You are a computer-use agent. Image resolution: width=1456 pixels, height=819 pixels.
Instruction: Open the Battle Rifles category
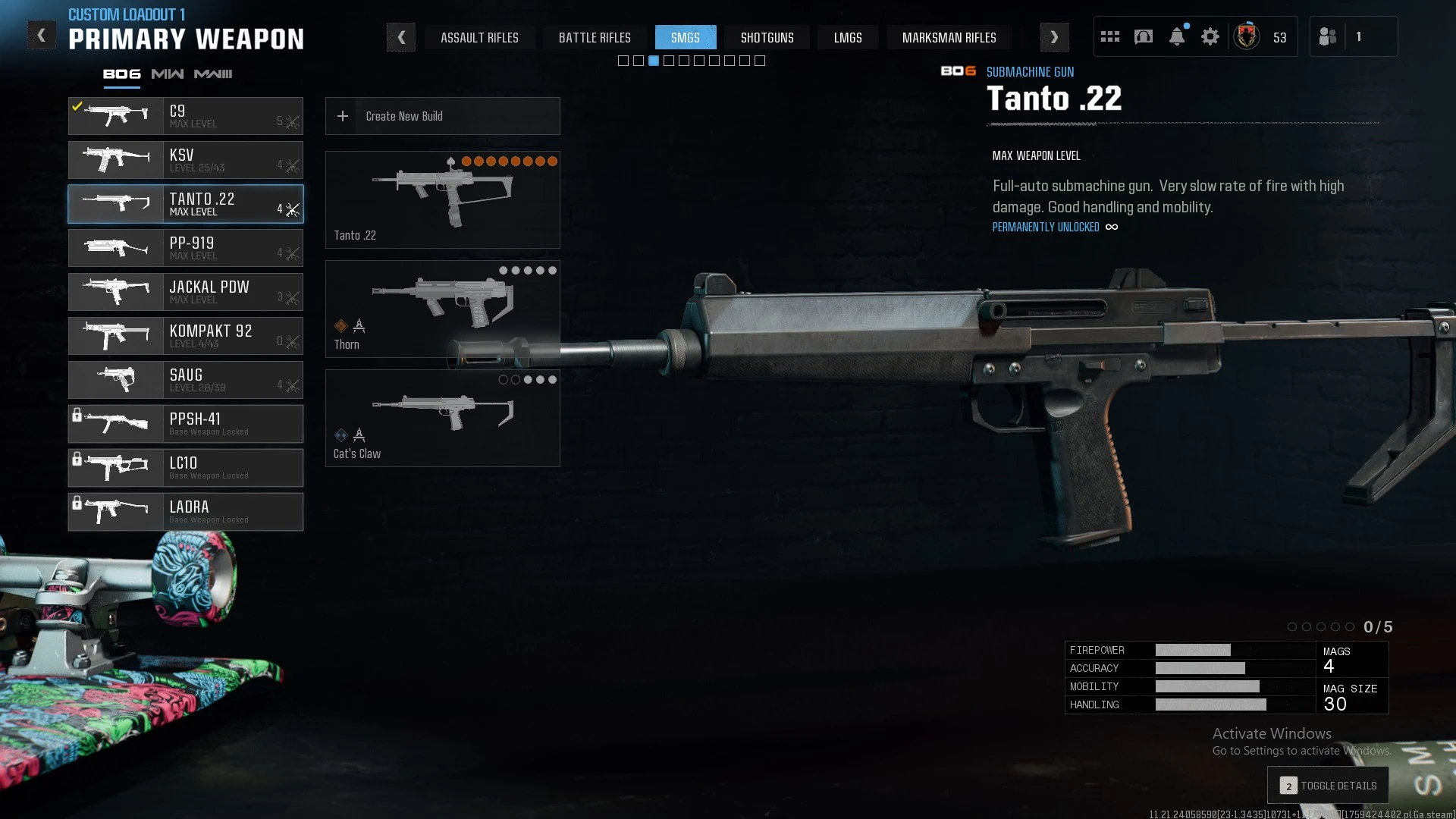tap(595, 37)
